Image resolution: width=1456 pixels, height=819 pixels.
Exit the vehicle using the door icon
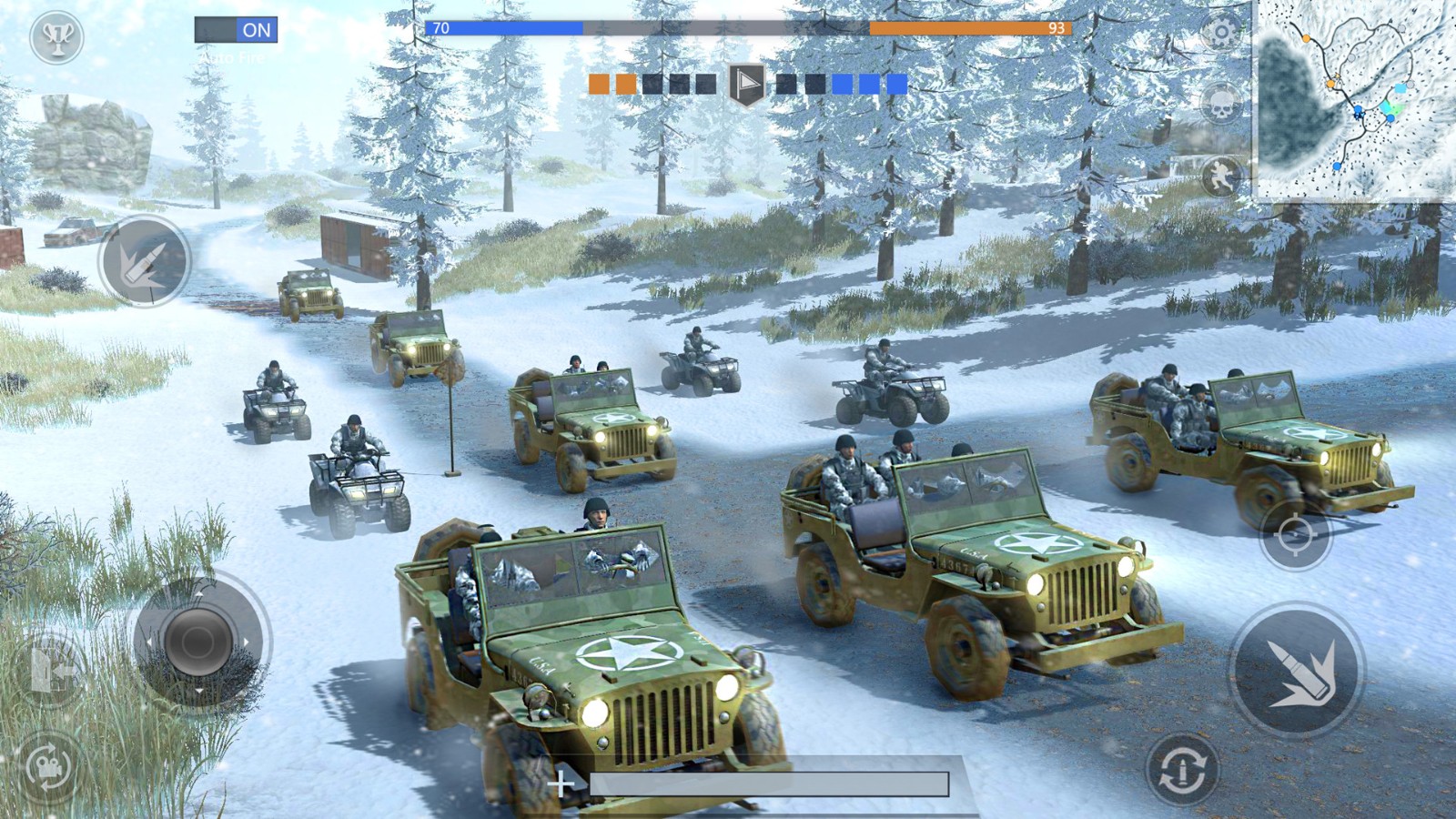pyautogui.click(x=50, y=672)
